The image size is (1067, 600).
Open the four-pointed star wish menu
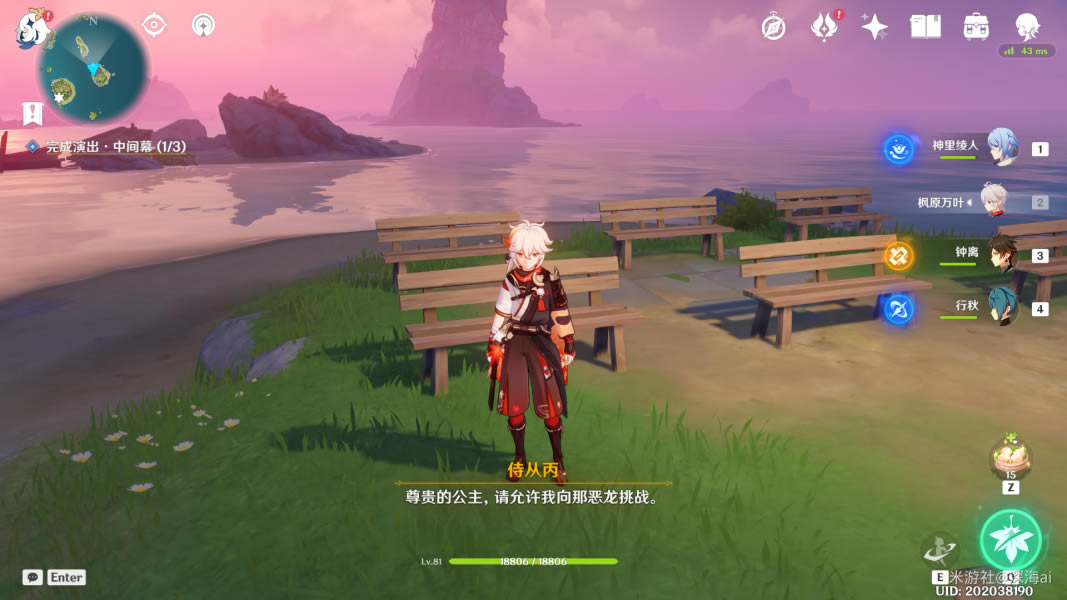[x=875, y=27]
